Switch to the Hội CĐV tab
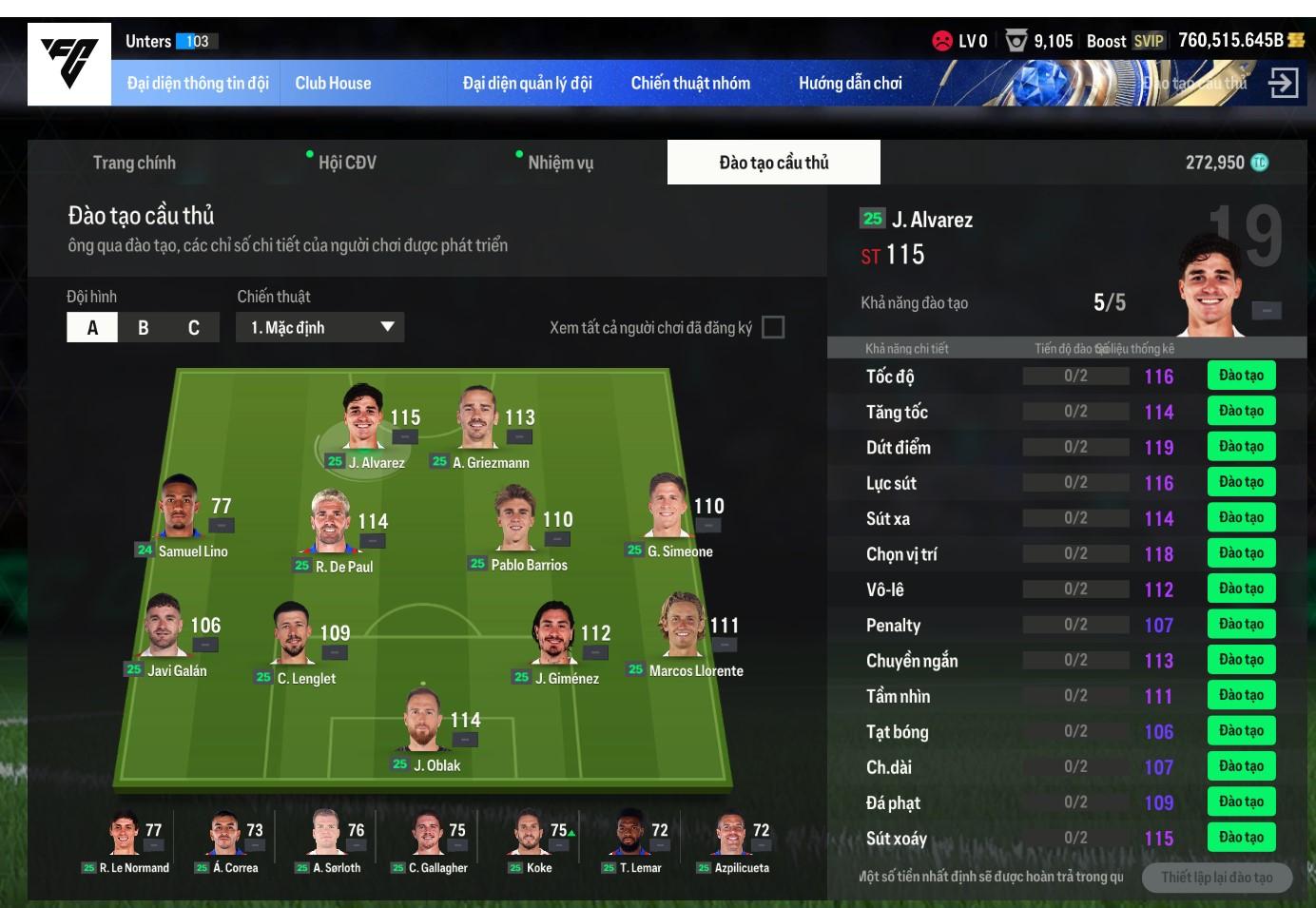 pyautogui.click(x=347, y=163)
